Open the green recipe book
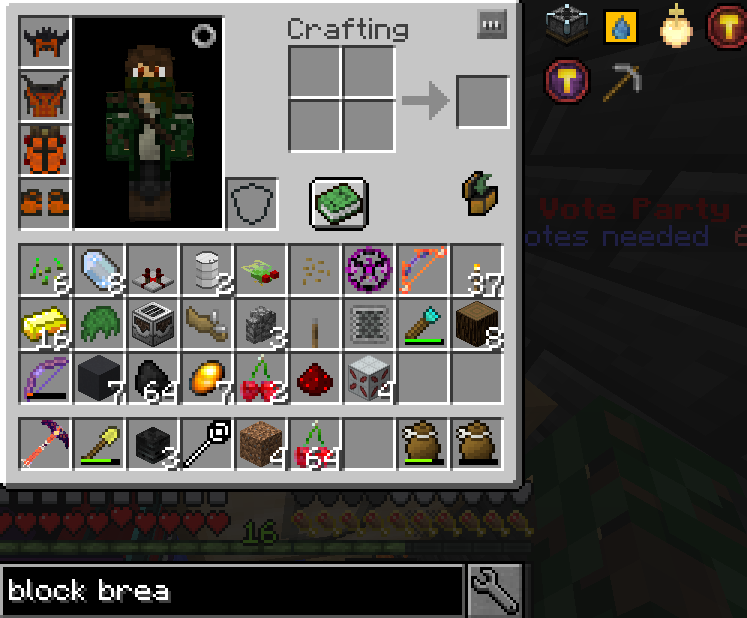This screenshot has height=618, width=747. pyautogui.click(x=339, y=204)
